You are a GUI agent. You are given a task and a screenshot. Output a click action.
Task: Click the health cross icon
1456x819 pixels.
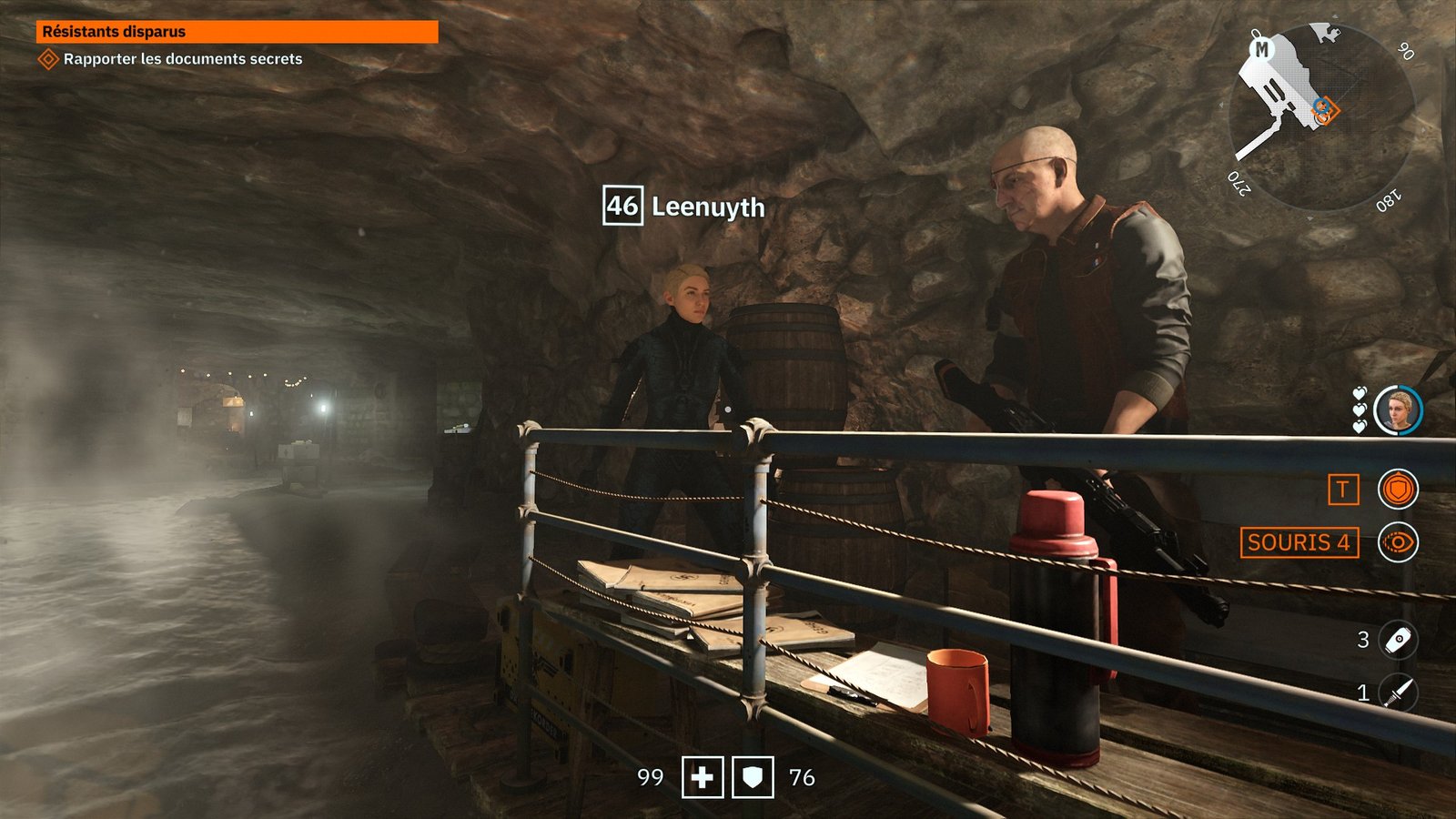point(703,777)
